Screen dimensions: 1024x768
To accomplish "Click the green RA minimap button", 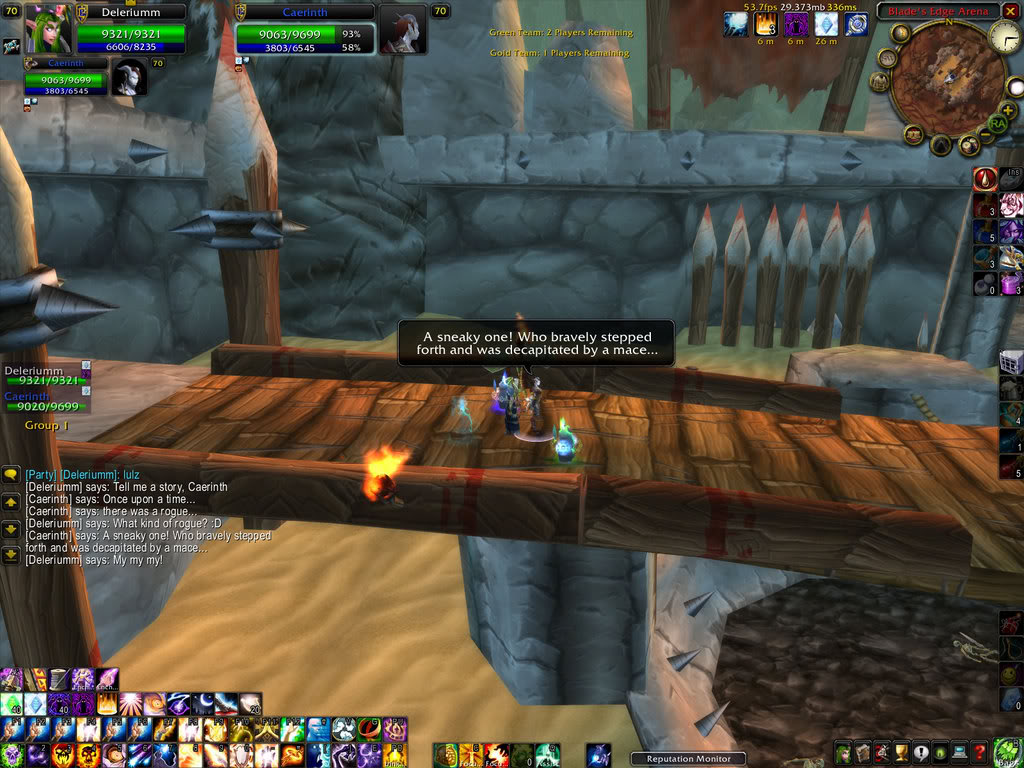I will tap(997, 122).
